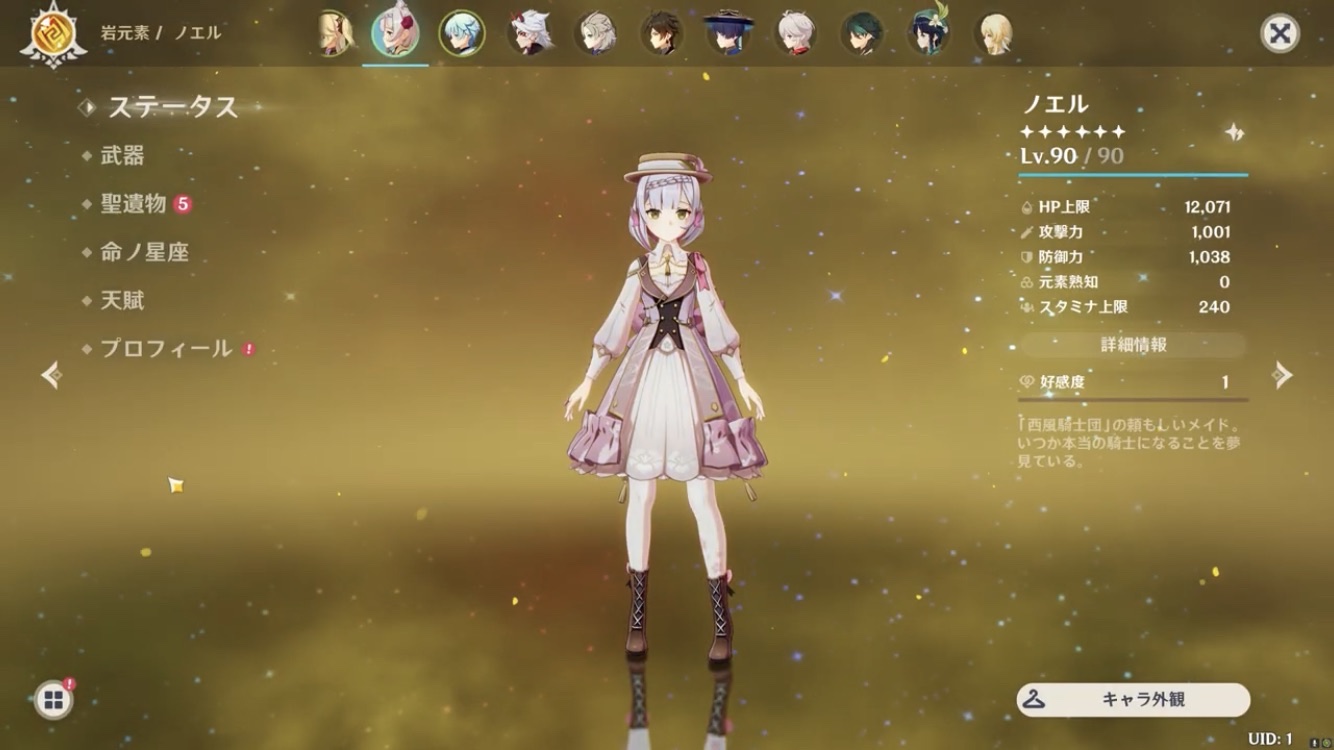1334x750 pixels.
Task: Click the キャラ外観 outfit button
Action: 1133,700
